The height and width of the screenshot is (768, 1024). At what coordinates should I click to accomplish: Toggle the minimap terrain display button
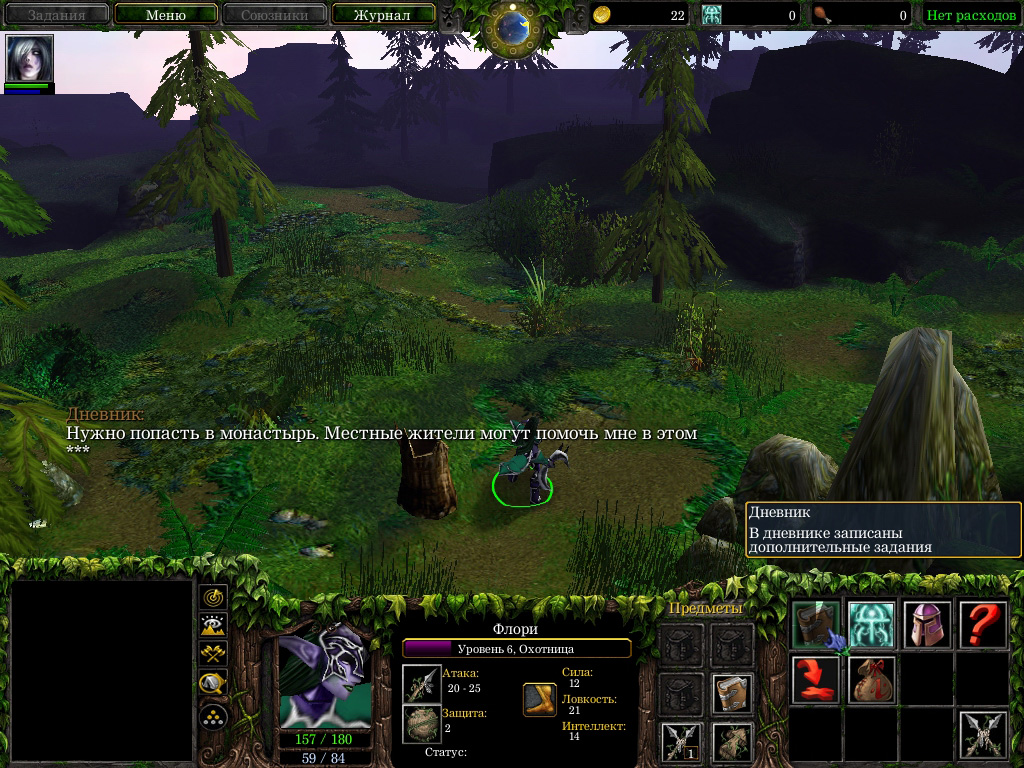pyautogui.click(x=213, y=626)
